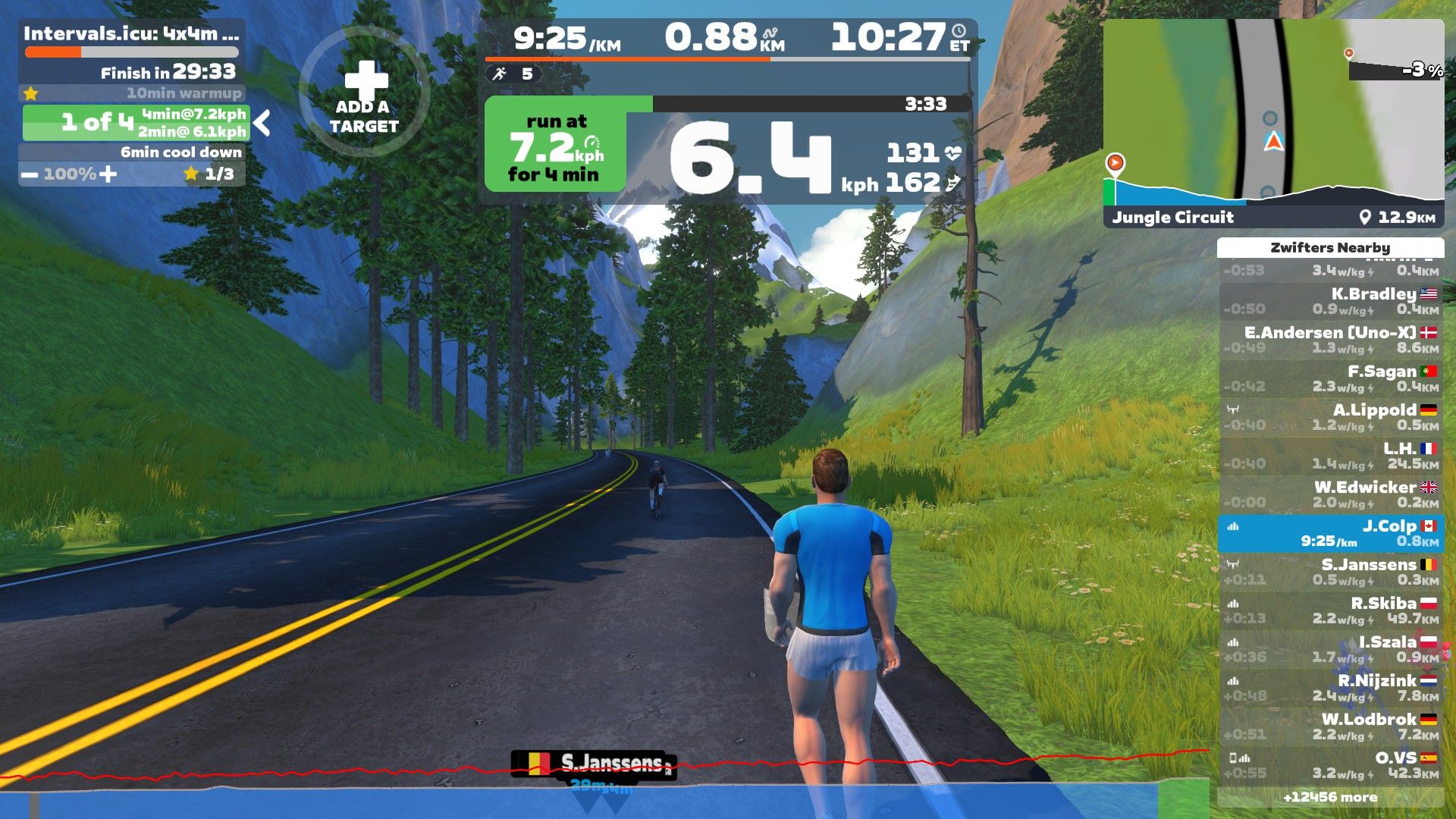Select I.Szala in the nearby list
This screenshot has width=1456, height=819.
tap(1331, 649)
